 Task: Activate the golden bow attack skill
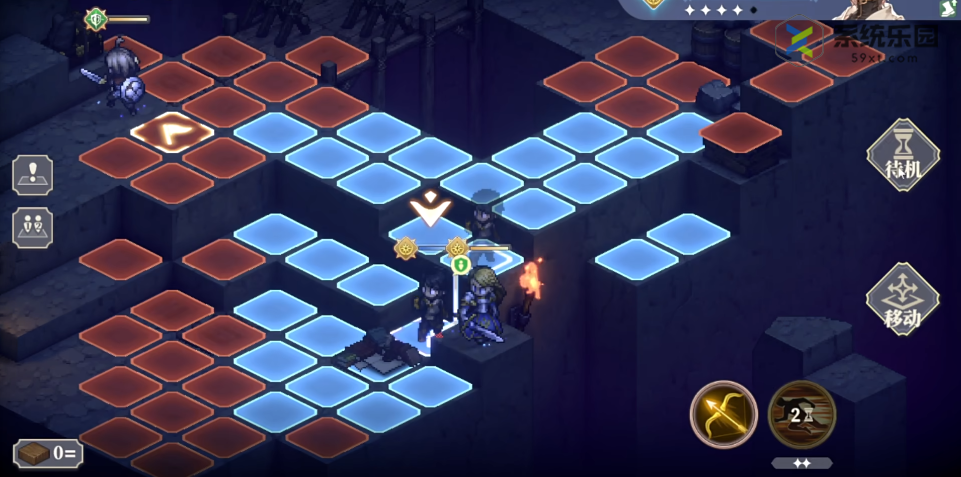tap(723, 414)
